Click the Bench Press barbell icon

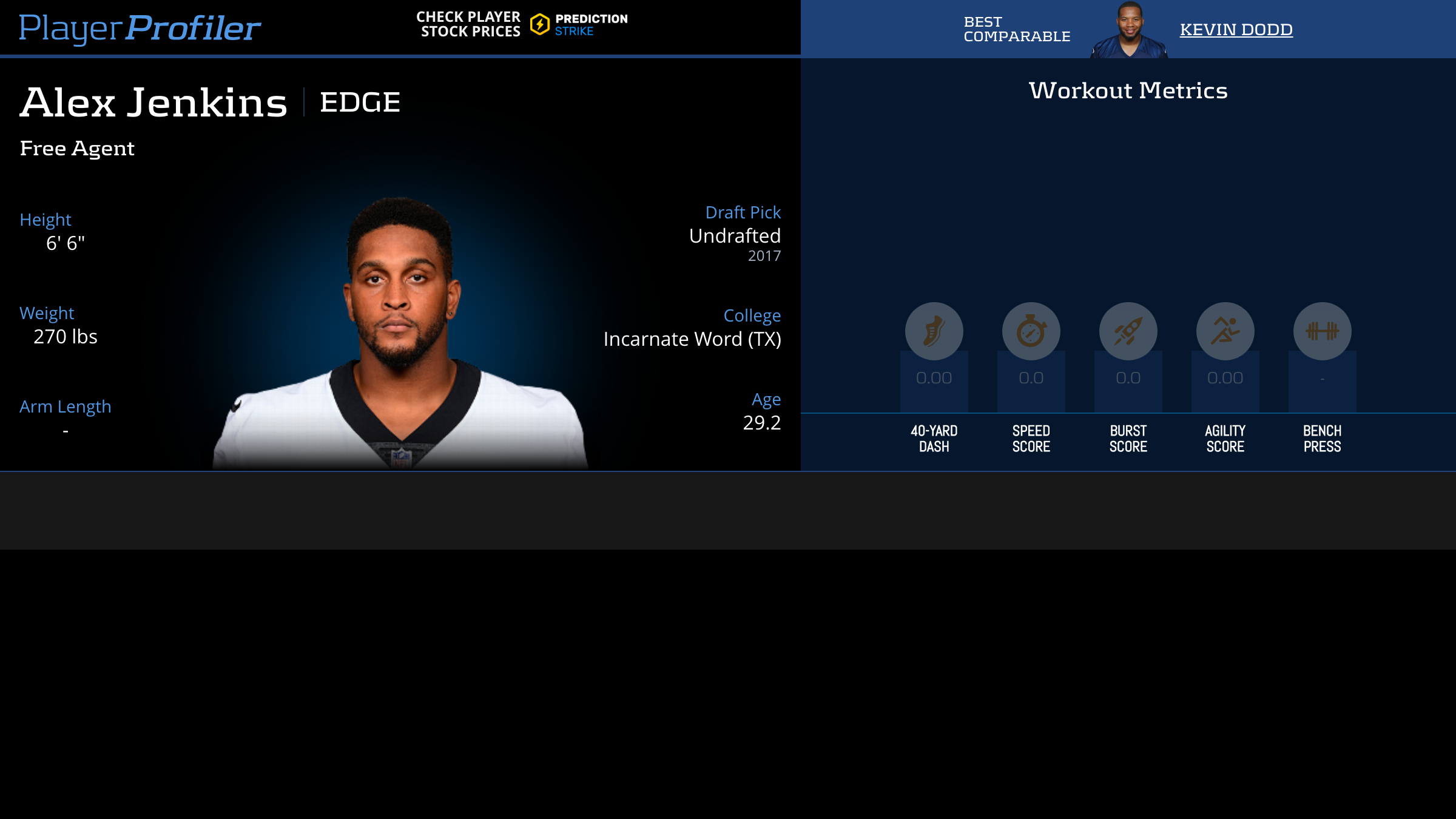1322,331
